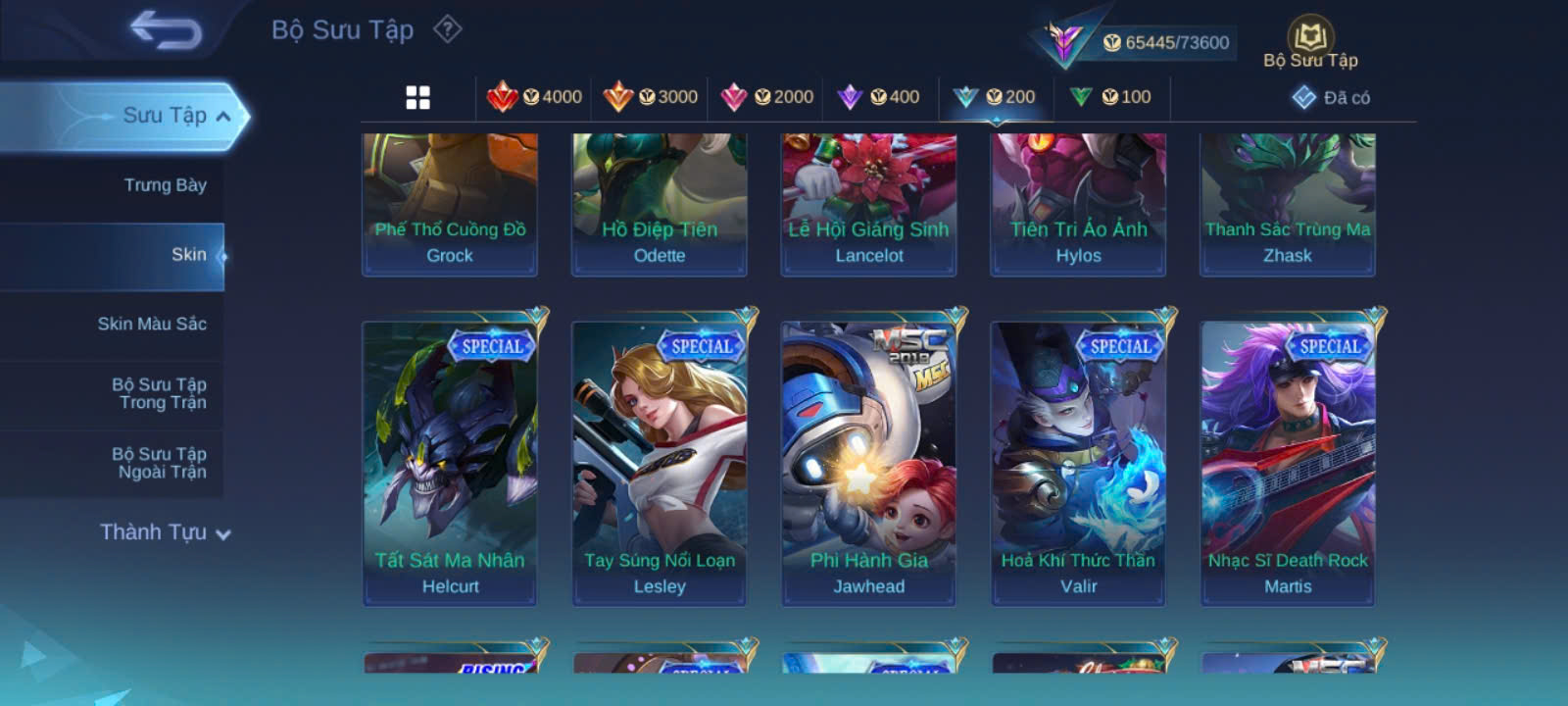
Task: Switch to the 2000 point tier
Action: [x=767, y=97]
